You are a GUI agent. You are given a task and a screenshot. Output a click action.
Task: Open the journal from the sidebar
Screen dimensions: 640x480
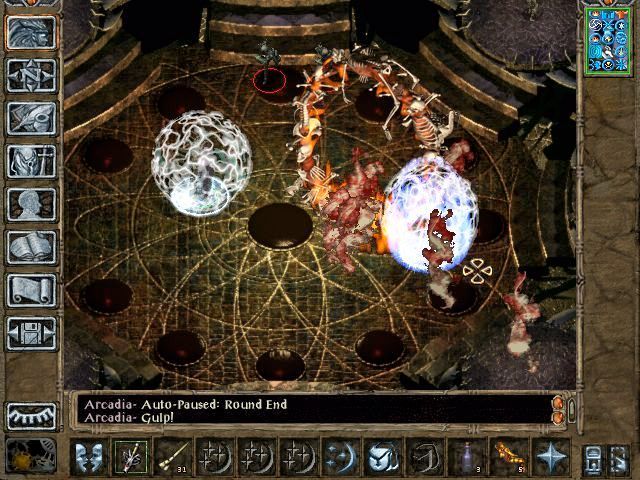[31, 118]
